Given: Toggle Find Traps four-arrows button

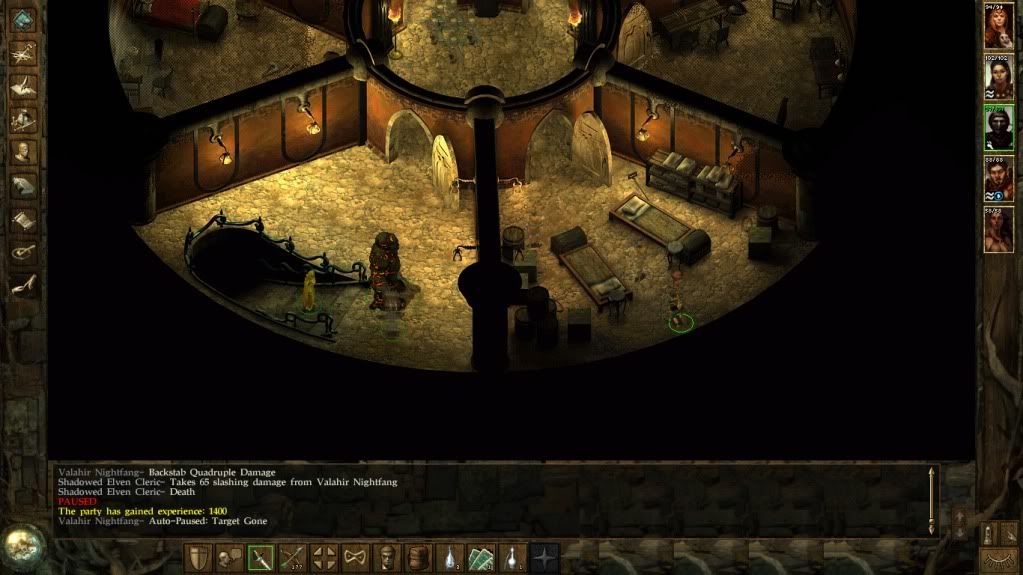Looking at the screenshot, I should [325, 558].
